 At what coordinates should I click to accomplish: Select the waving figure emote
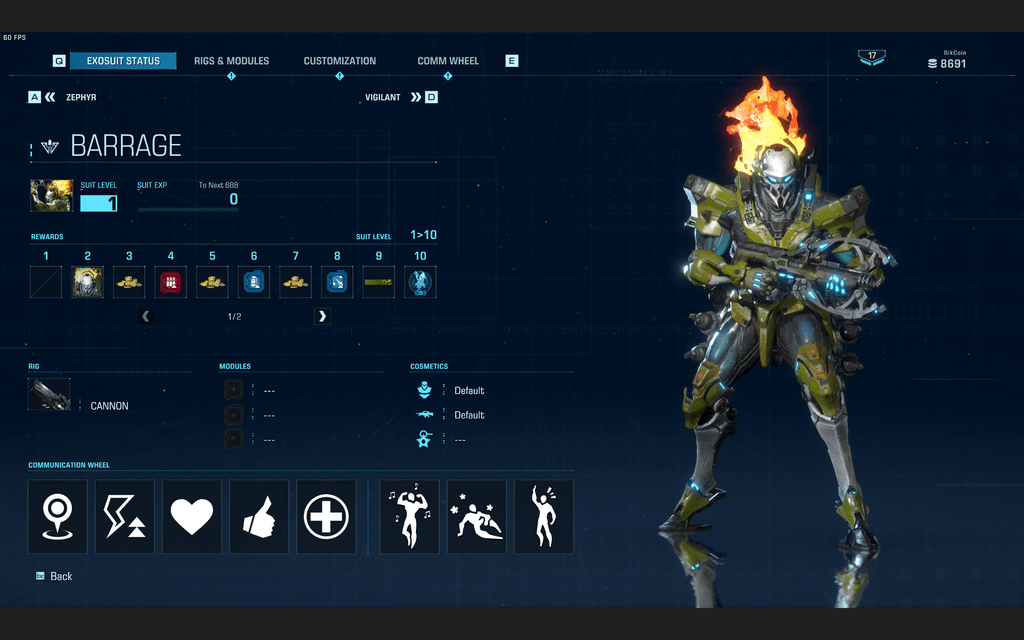(x=544, y=517)
